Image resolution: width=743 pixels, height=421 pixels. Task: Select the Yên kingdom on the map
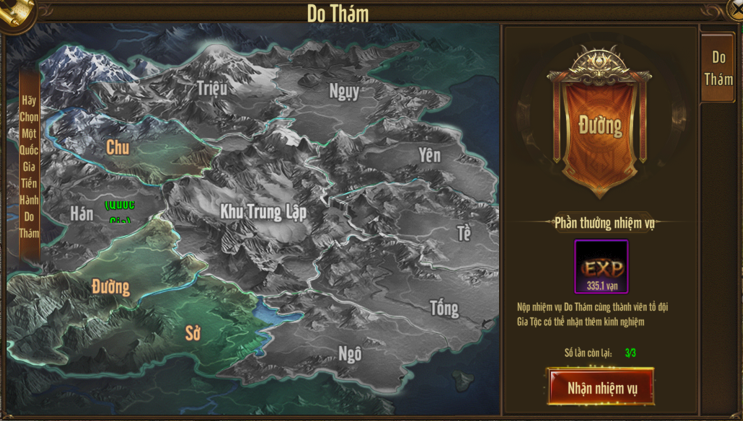(x=430, y=155)
